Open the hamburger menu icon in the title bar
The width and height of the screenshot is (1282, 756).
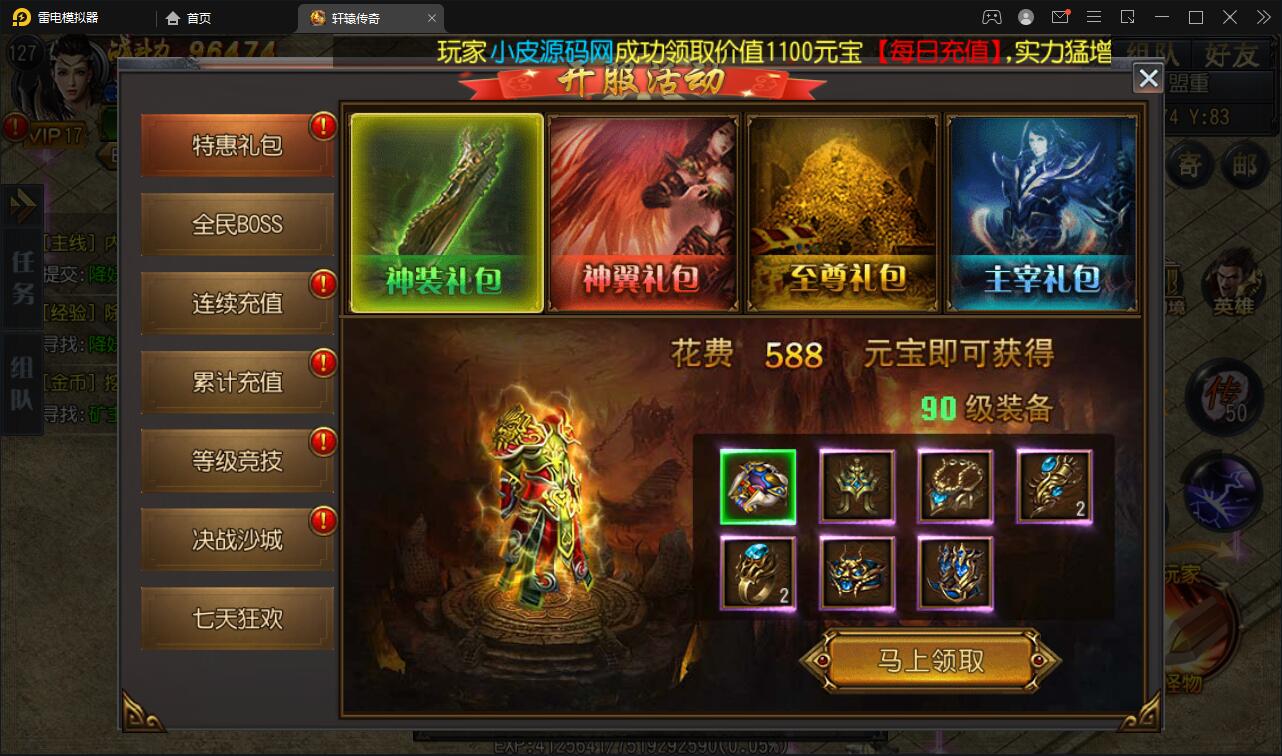point(1094,17)
